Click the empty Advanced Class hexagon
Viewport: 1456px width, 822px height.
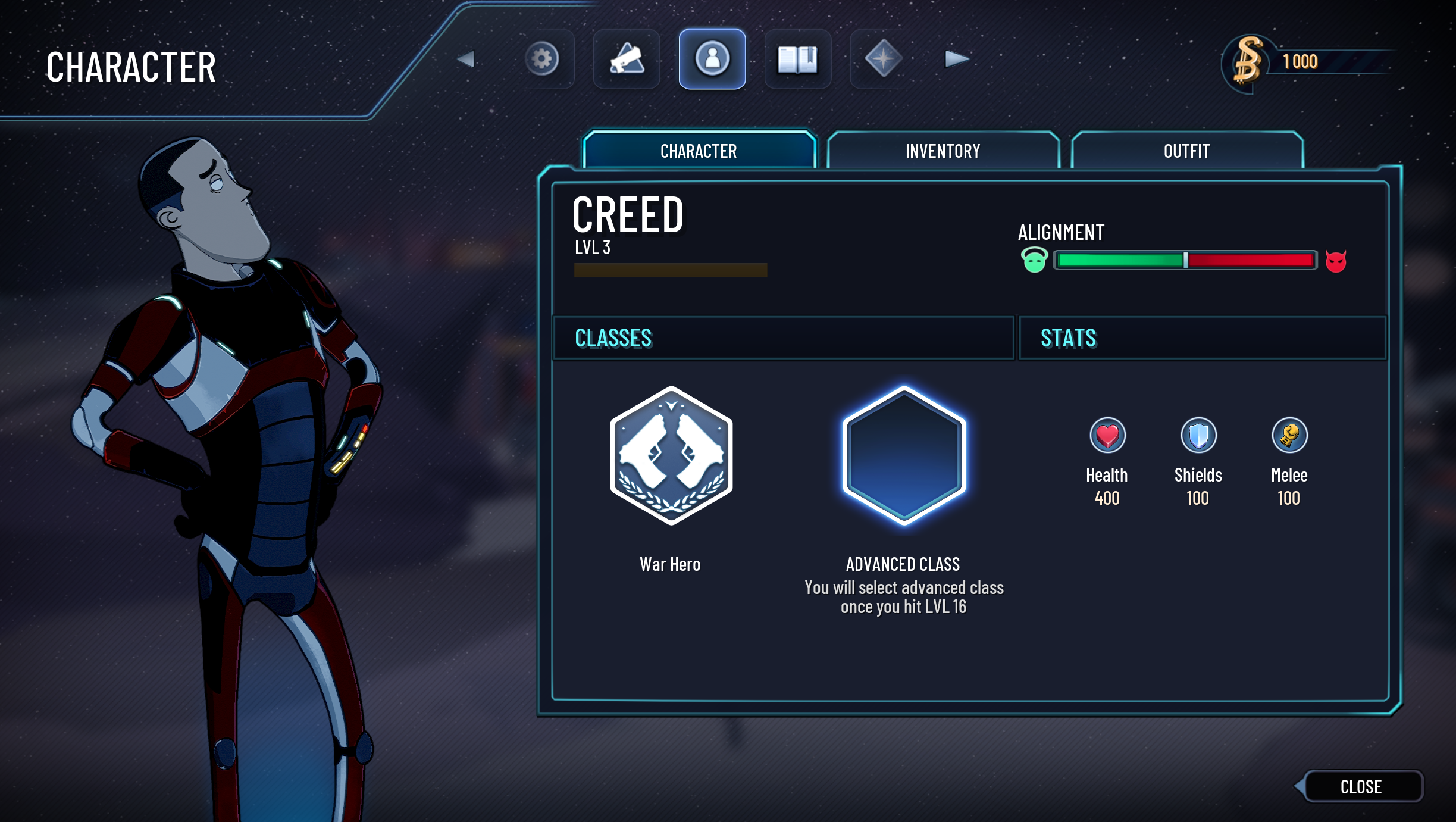tap(904, 455)
